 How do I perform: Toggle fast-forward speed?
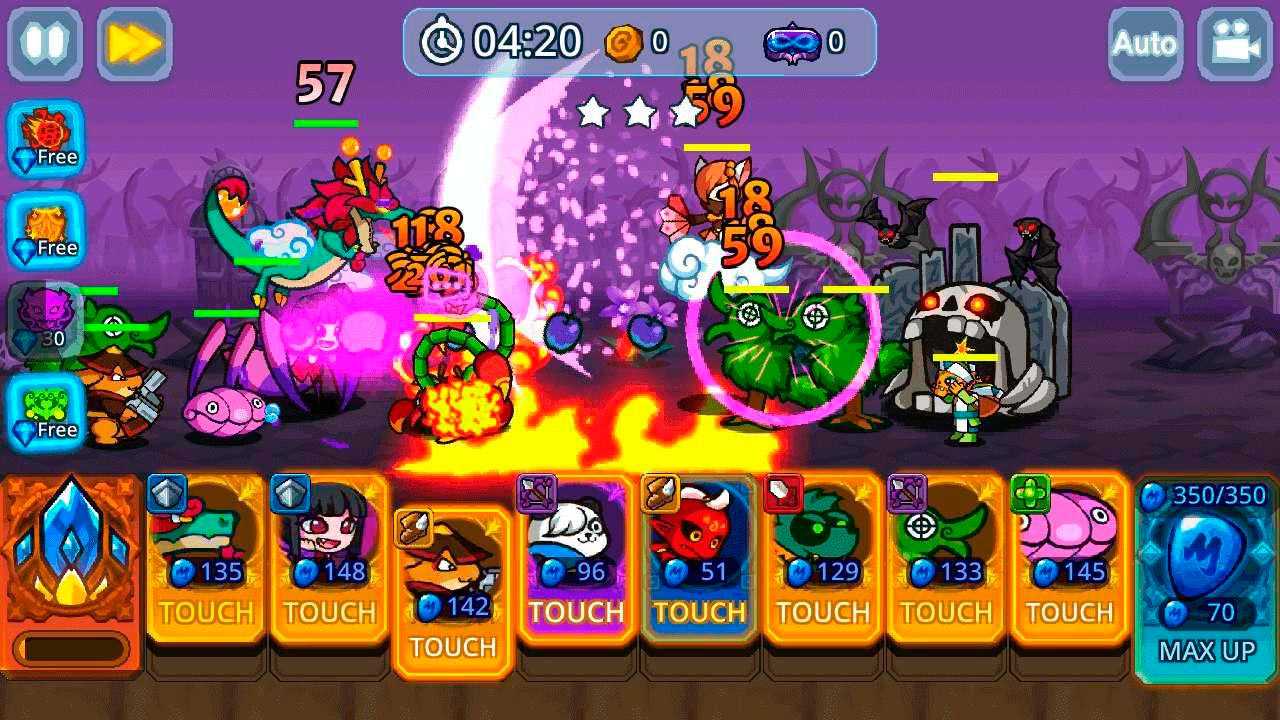tap(134, 44)
